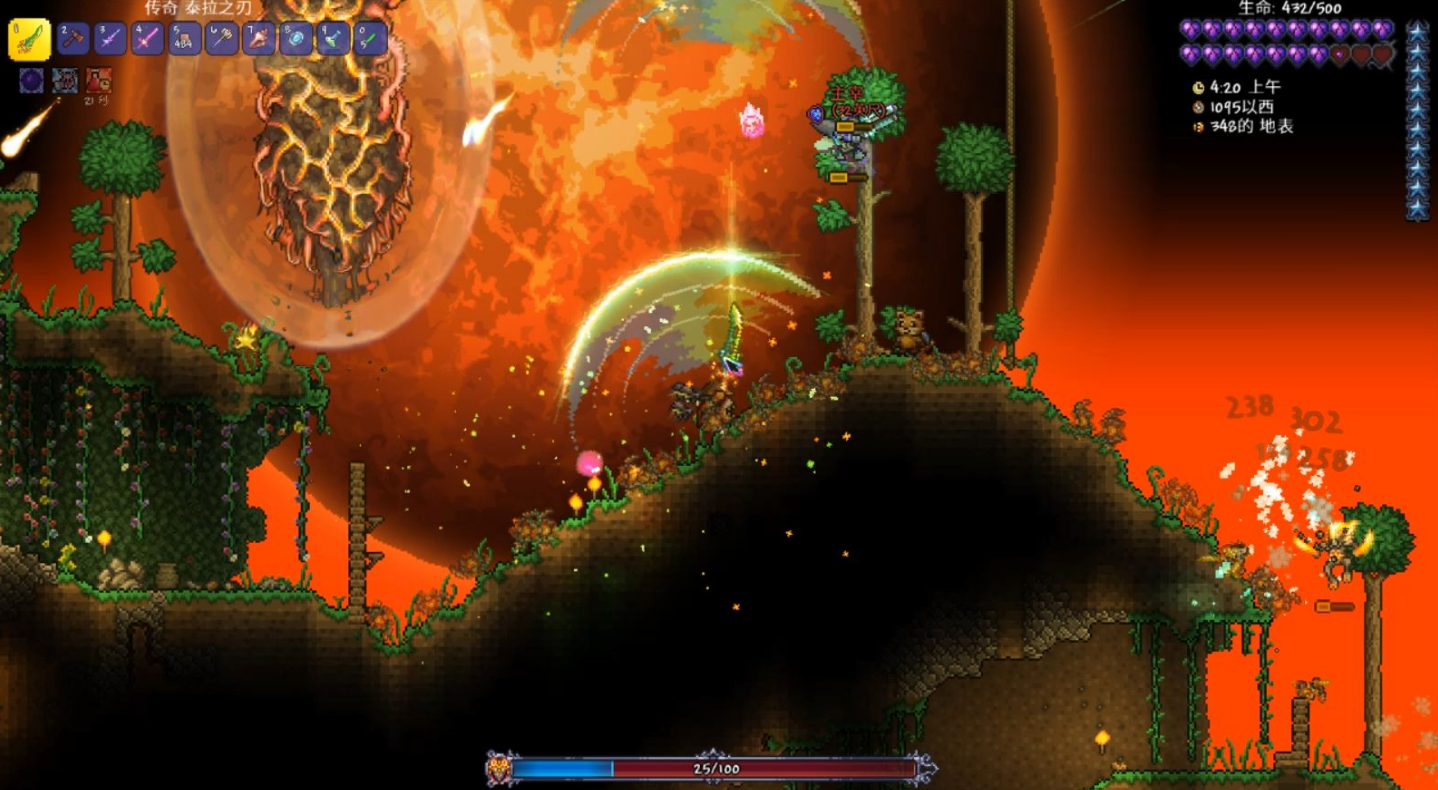Viewport: 1438px width, 790px height.
Task: Click the blue-framed buff icon
Action: 65,80
